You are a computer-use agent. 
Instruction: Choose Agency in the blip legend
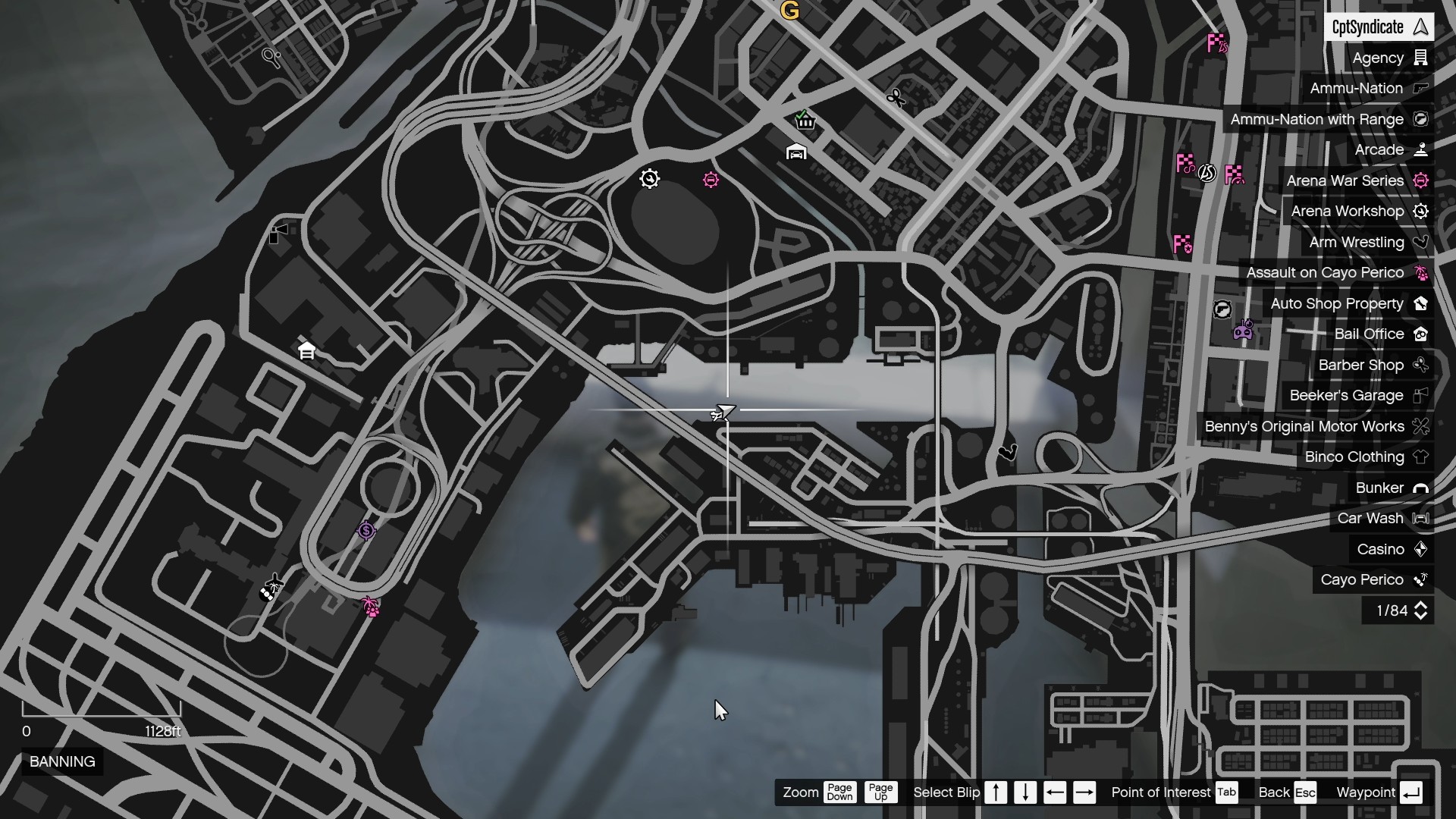(1389, 58)
